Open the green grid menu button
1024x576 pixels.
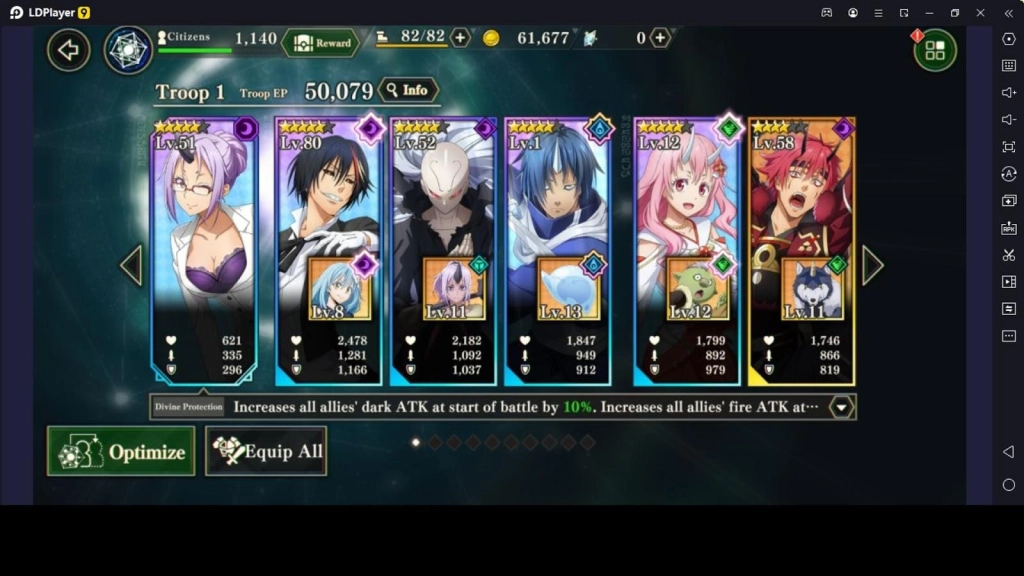(935, 50)
